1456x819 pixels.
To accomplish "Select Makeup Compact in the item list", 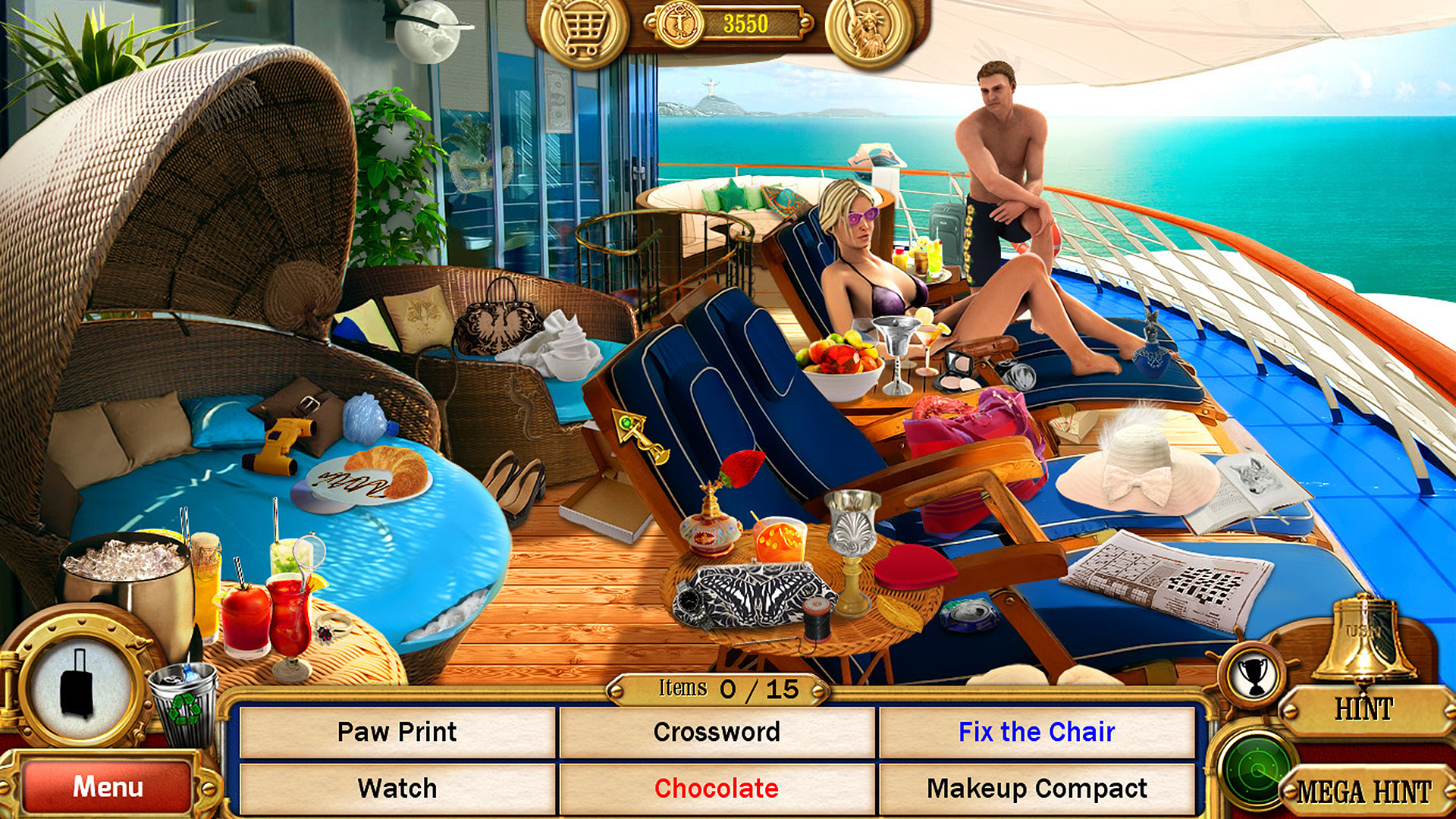I will click(x=1039, y=788).
